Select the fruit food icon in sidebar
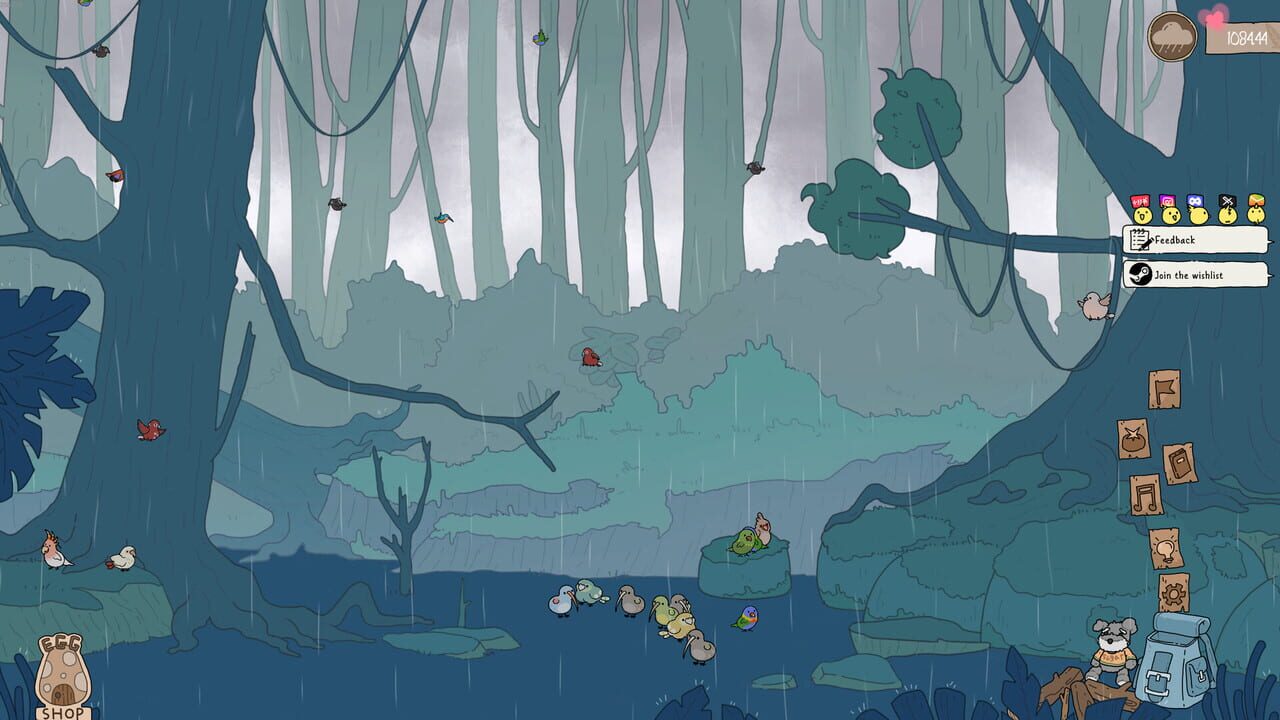The width and height of the screenshot is (1280, 720). (1133, 438)
